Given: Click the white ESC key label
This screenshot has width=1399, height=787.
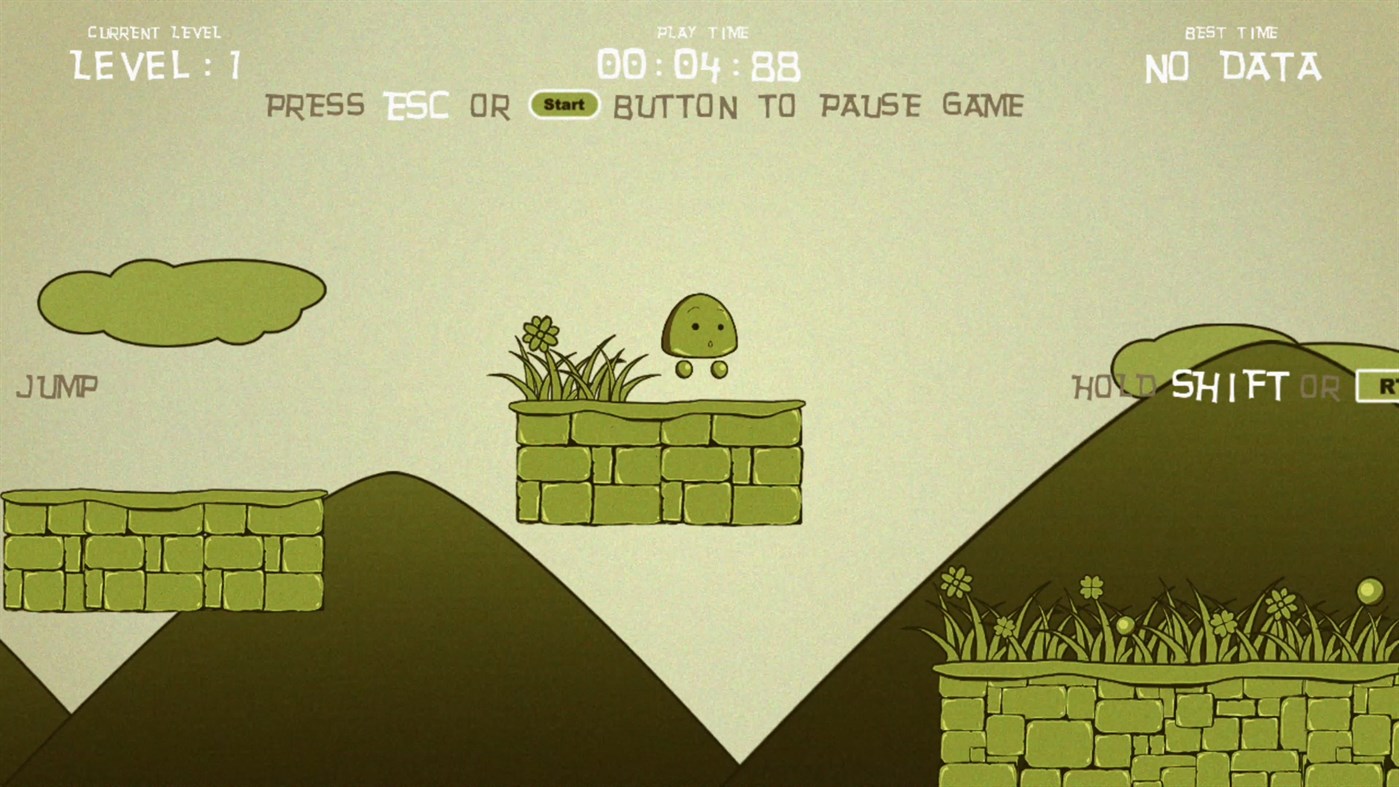Looking at the screenshot, I should [416, 105].
